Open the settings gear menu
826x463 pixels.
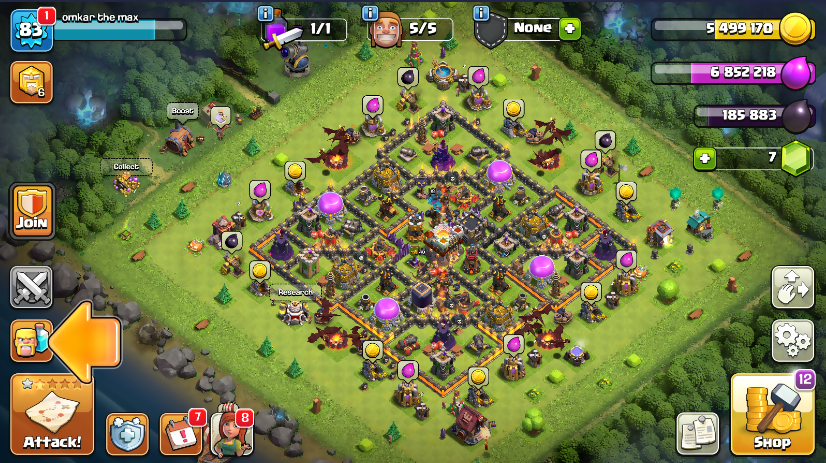point(792,341)
